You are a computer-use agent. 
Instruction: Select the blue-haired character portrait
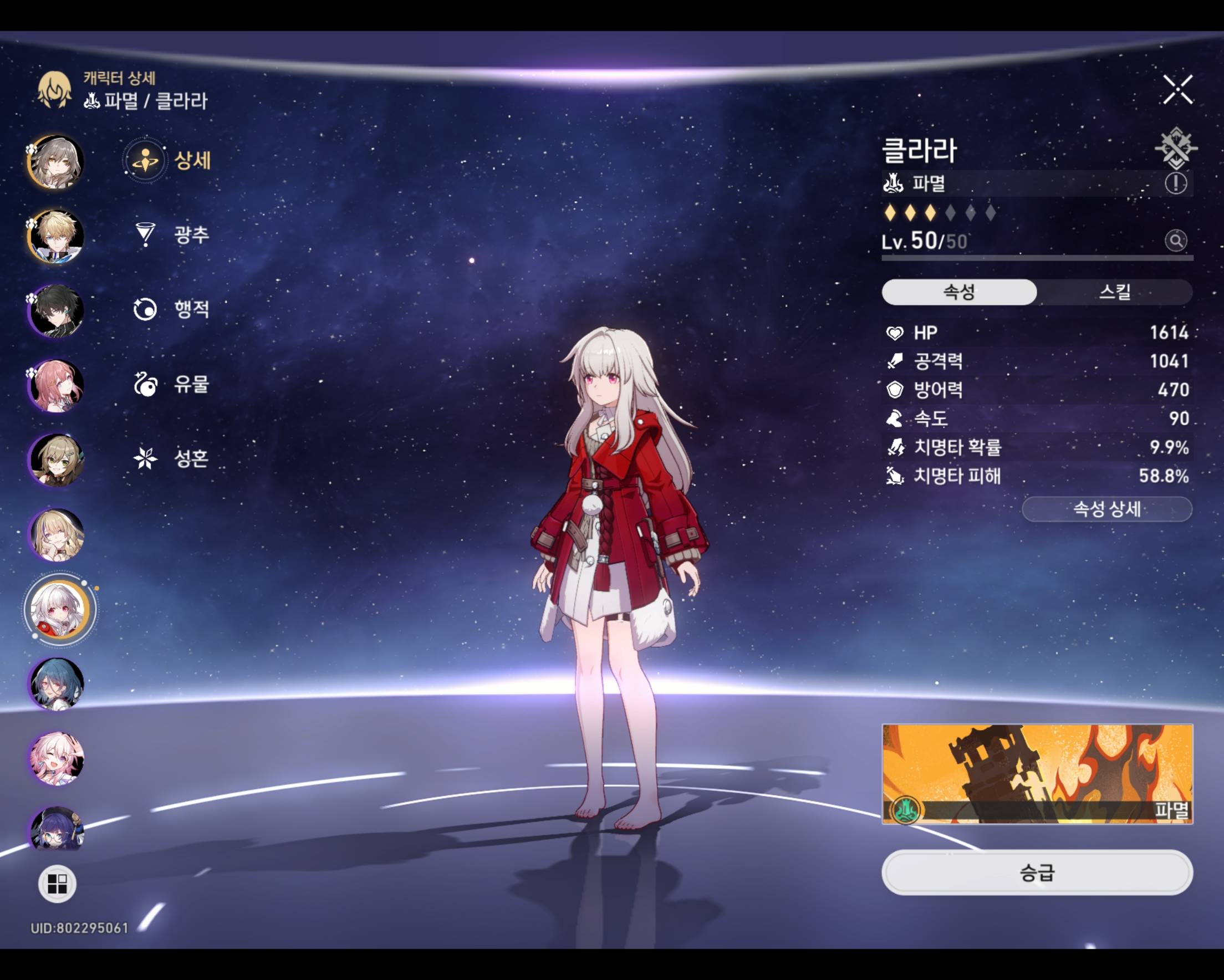coord(56,683)
